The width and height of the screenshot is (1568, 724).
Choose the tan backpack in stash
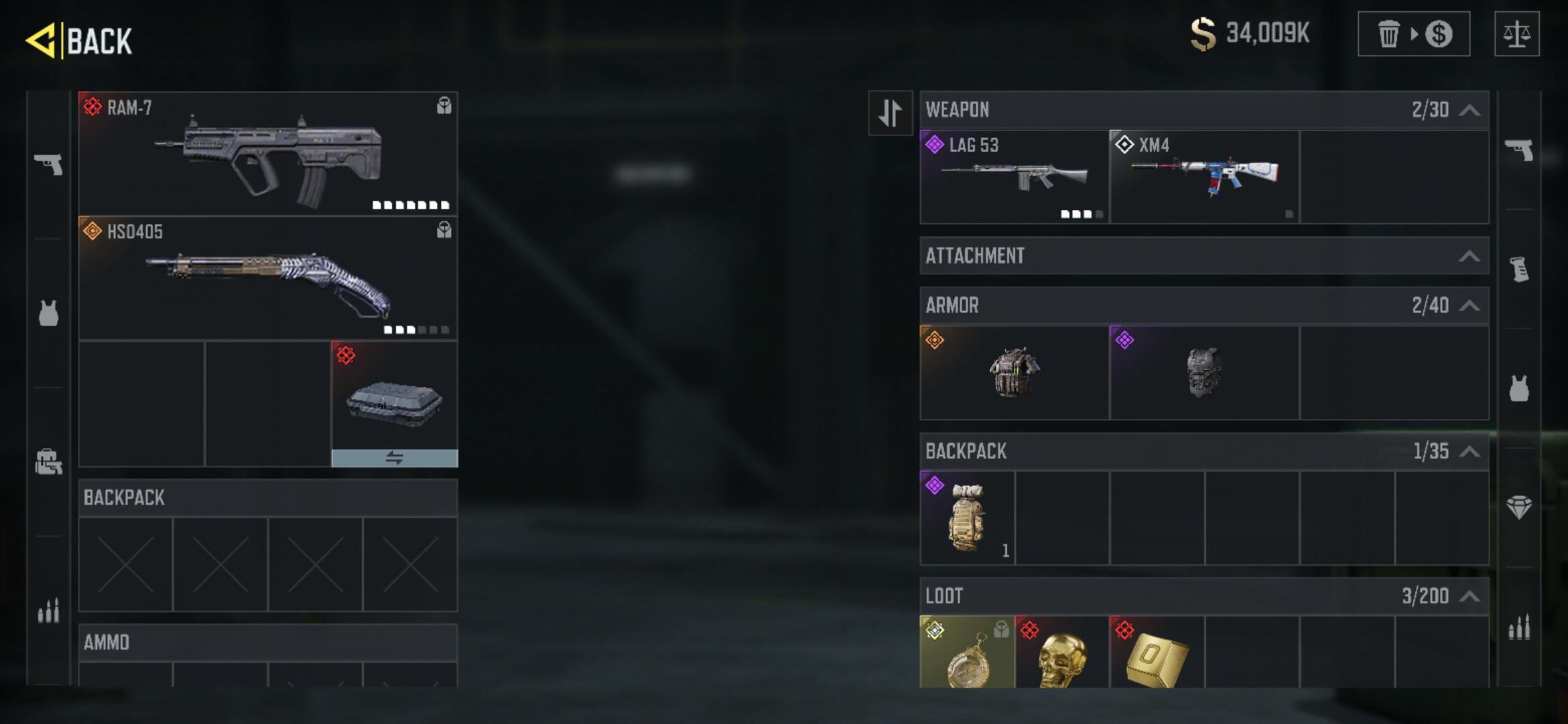click(967, 518)
